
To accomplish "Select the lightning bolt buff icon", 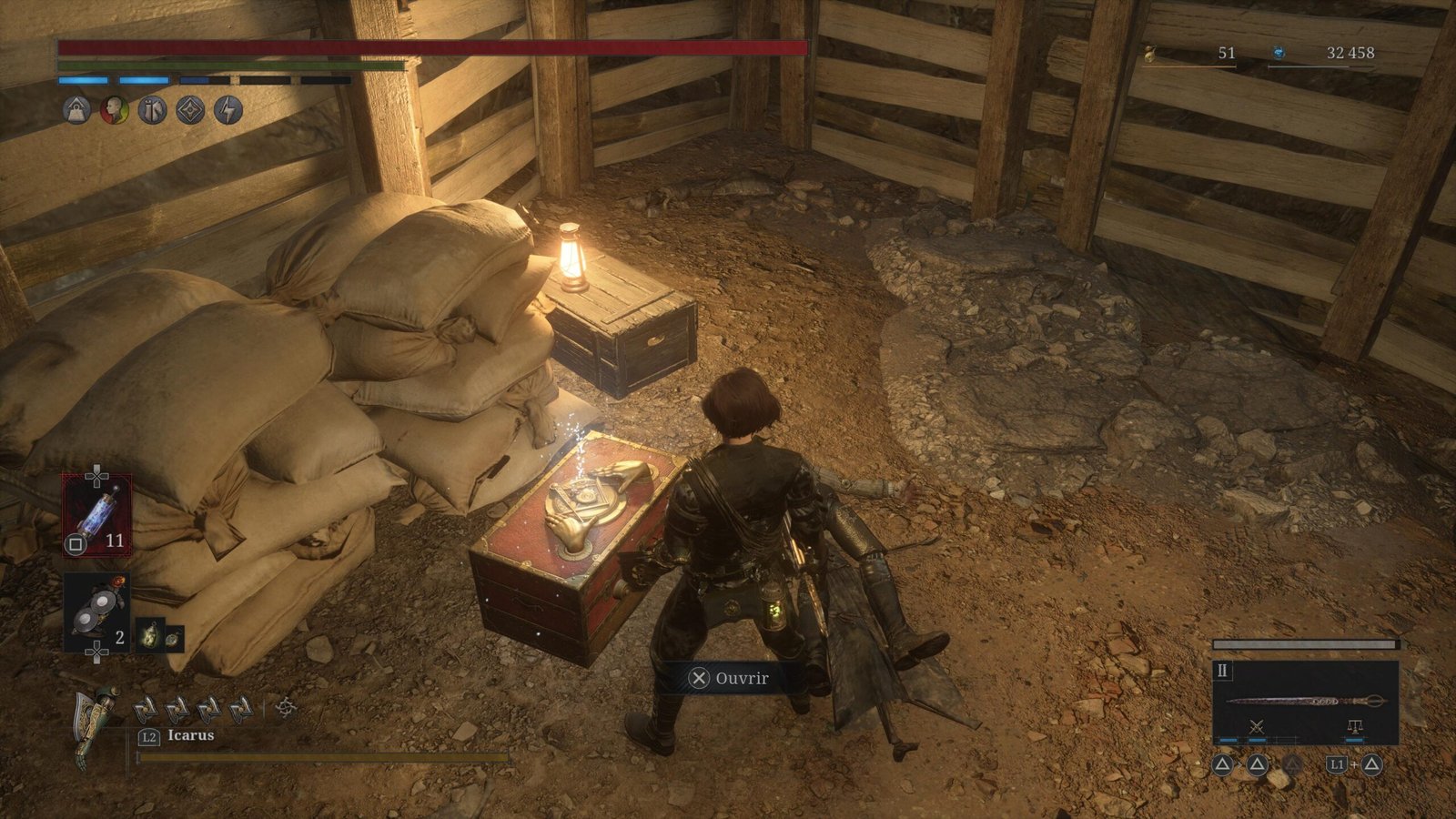I will click(x=228, y=111).
